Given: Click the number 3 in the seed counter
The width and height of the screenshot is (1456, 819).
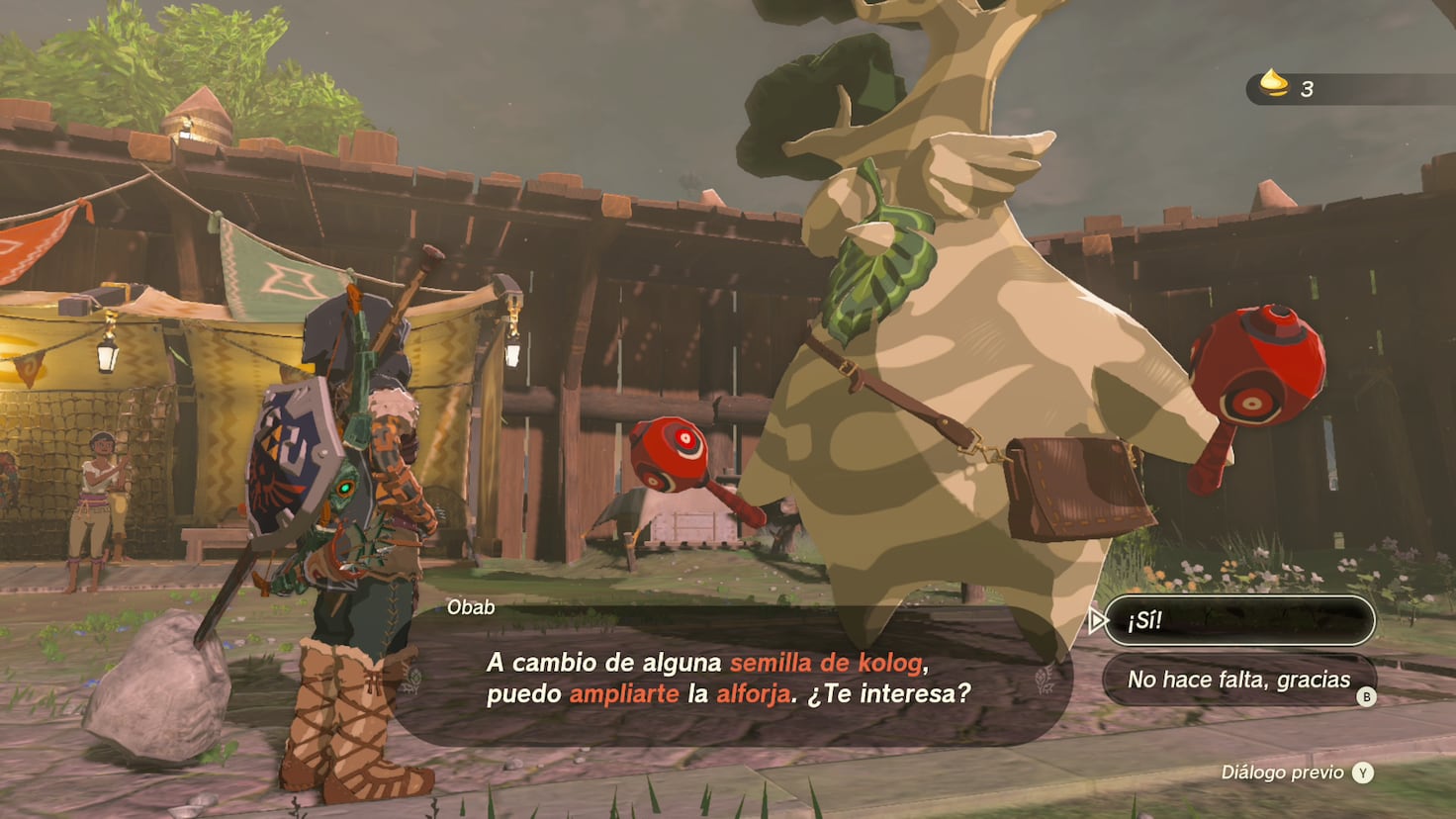Looking at the screenshot, I should (x=1308, y=89).
